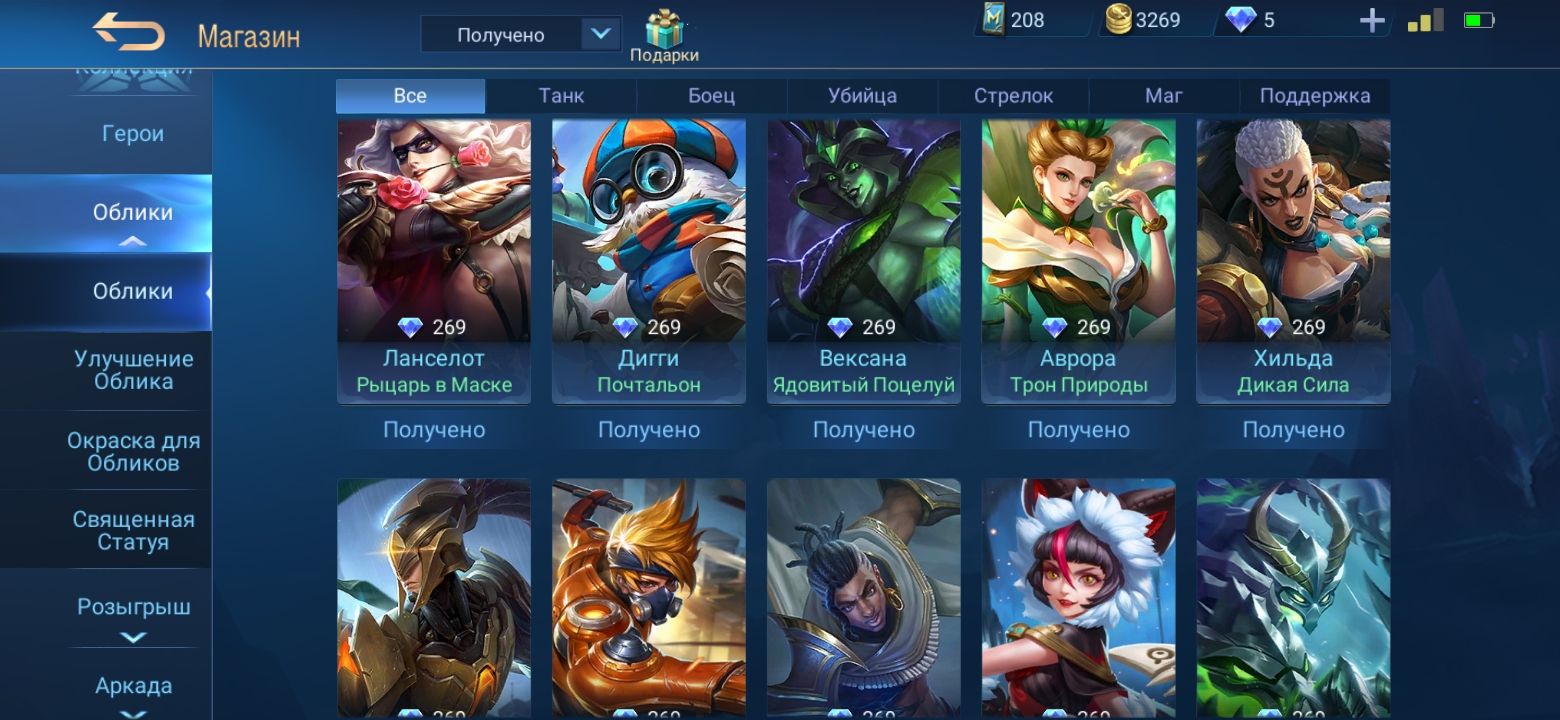Show the Убийца category
The image size is (1560, 720).
[x=862, y=96]
